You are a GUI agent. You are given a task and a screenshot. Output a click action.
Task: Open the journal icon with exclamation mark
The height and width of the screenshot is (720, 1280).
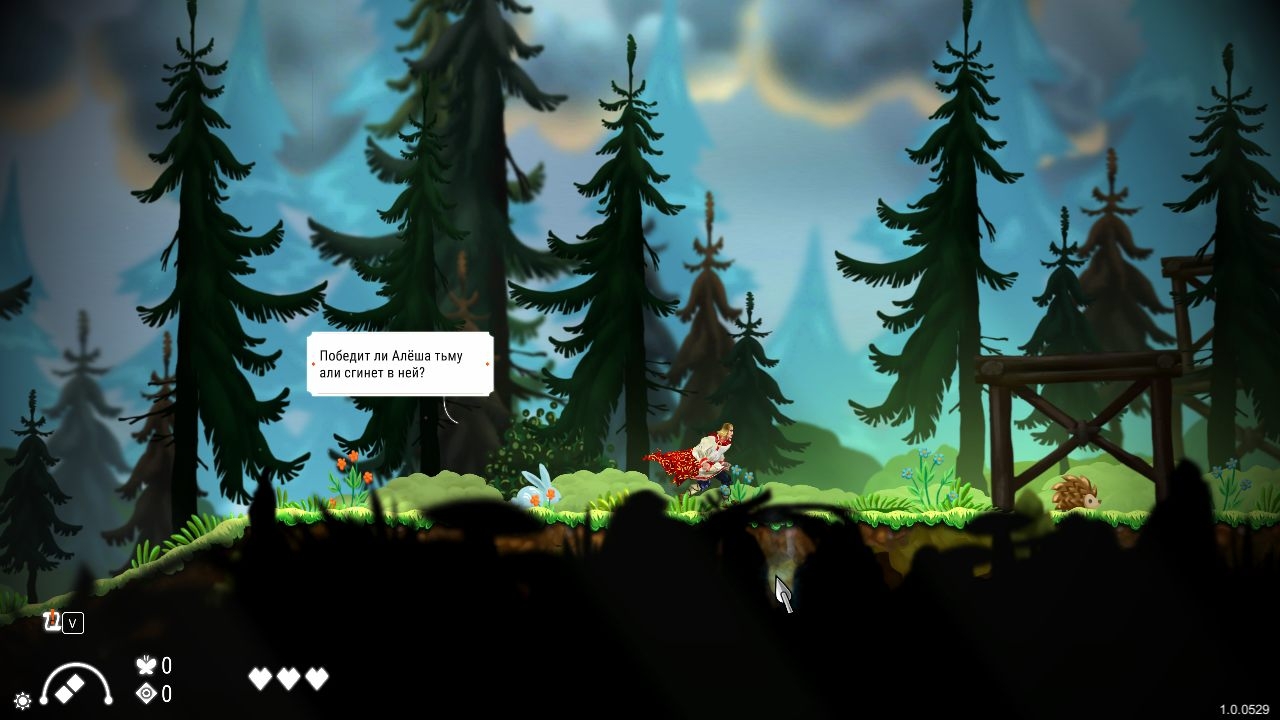(x=52, y=622)
